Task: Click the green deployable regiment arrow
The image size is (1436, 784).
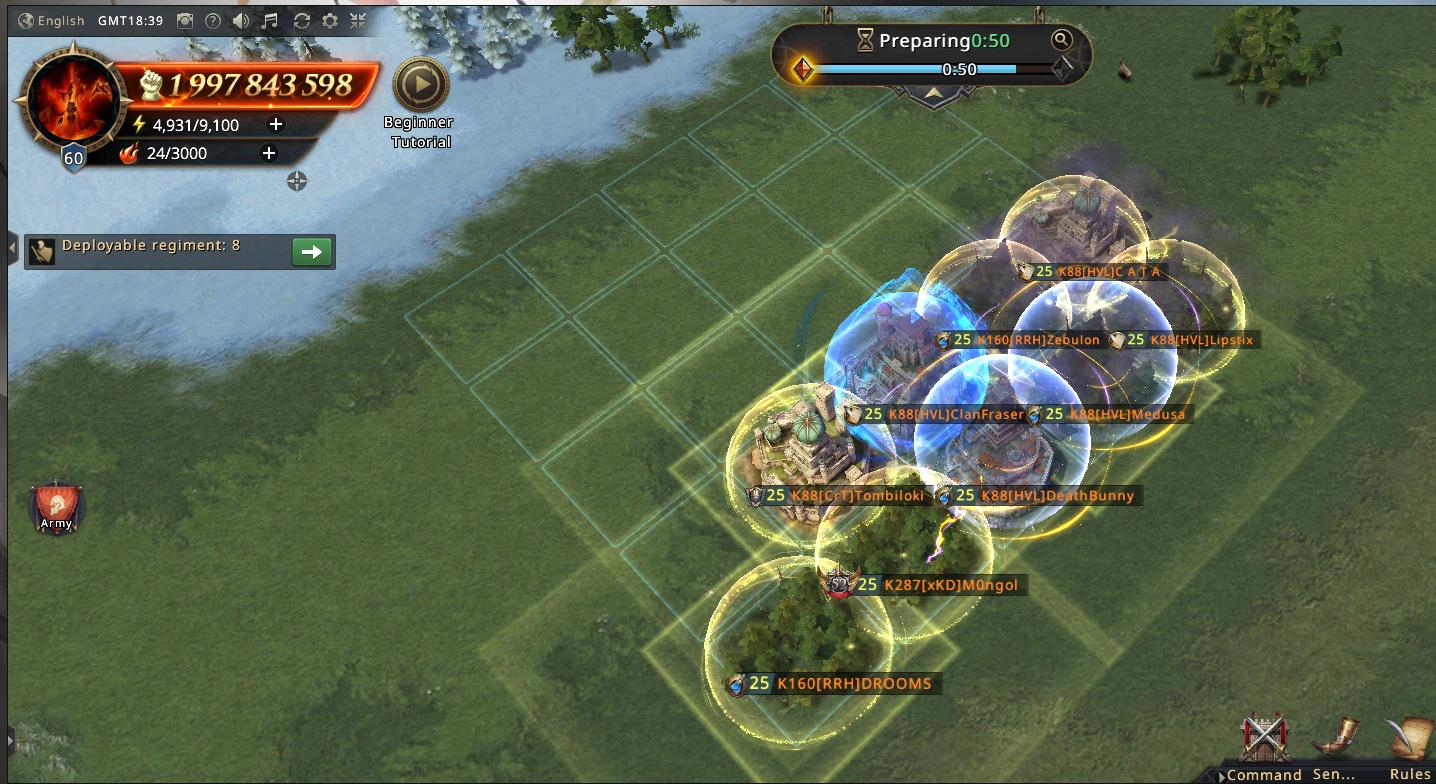Action: 312,252
